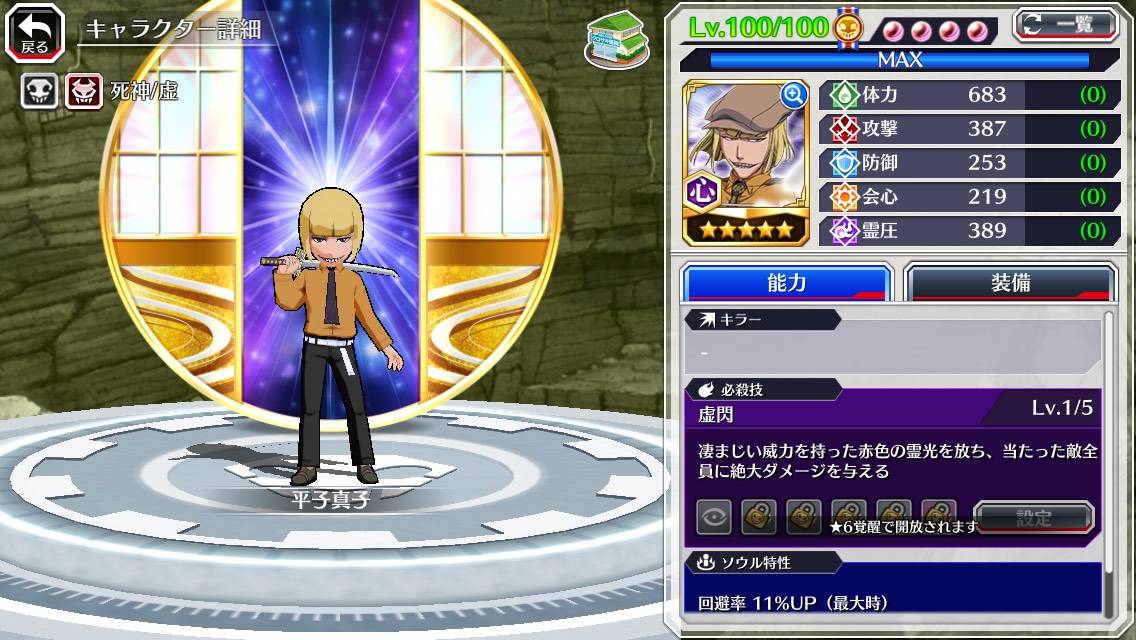
Task: Switch to the 能力 tab
Action: [x=786, y=283]
